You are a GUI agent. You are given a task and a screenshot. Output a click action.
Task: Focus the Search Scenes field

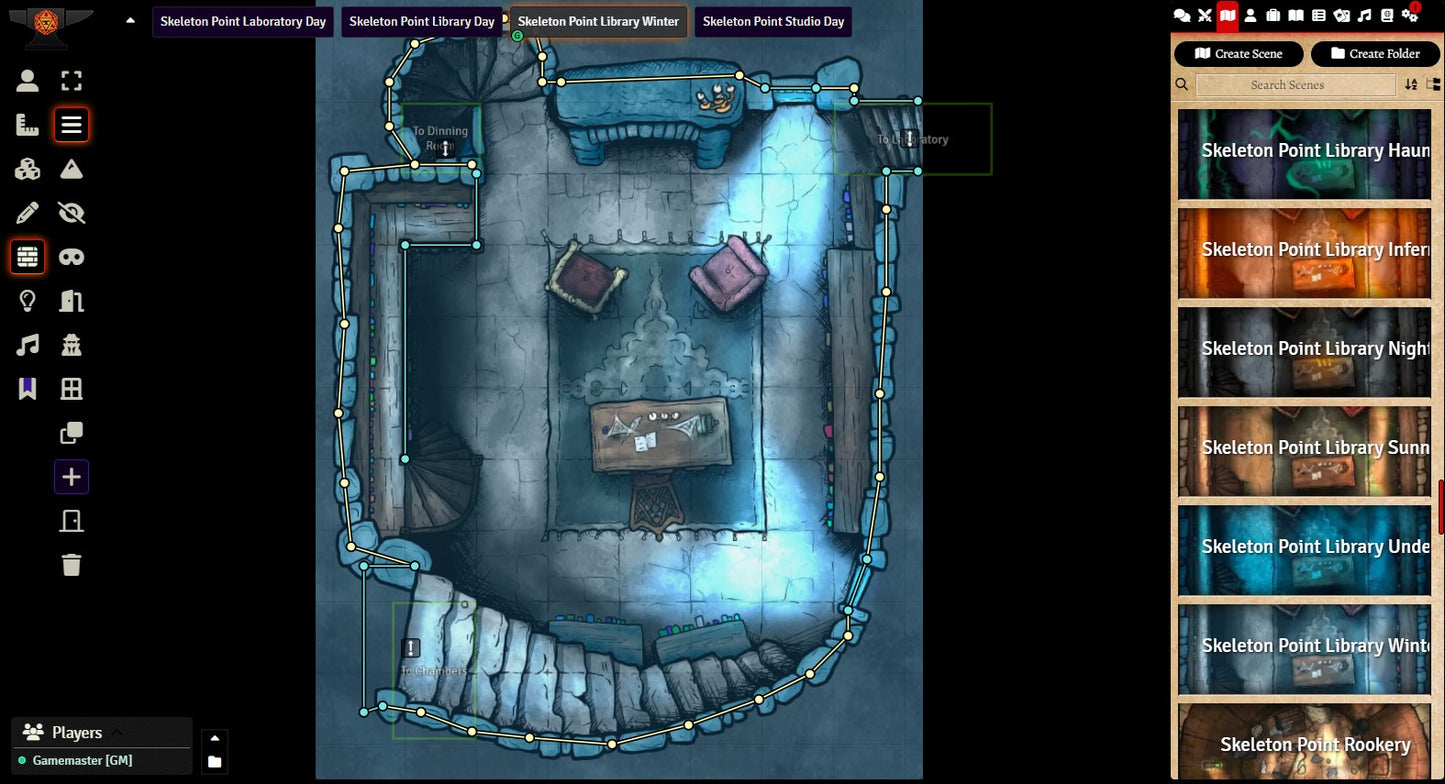pyautogui.click(x=1295, y=85)
